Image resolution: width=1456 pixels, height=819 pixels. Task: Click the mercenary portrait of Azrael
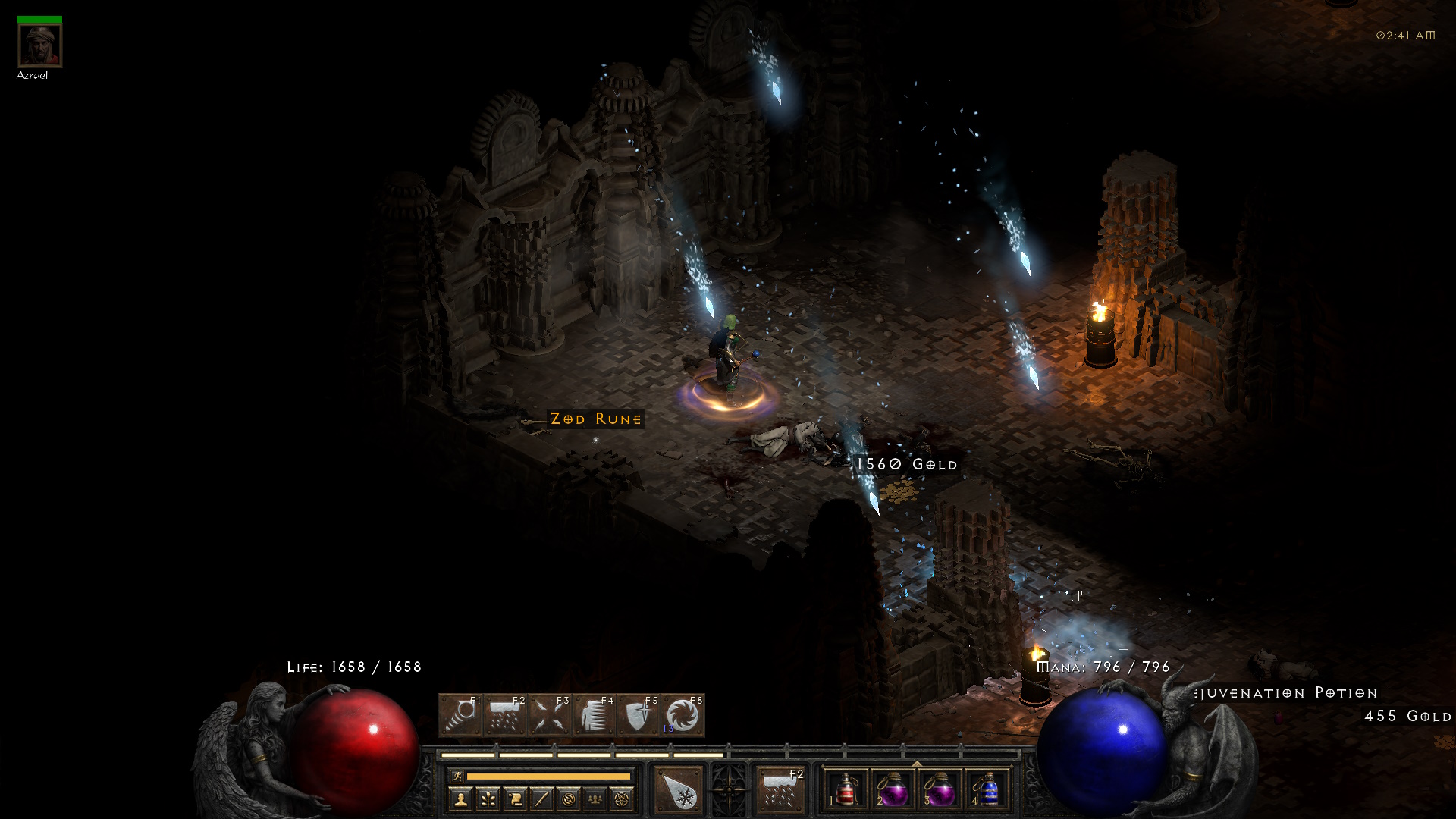39,46
